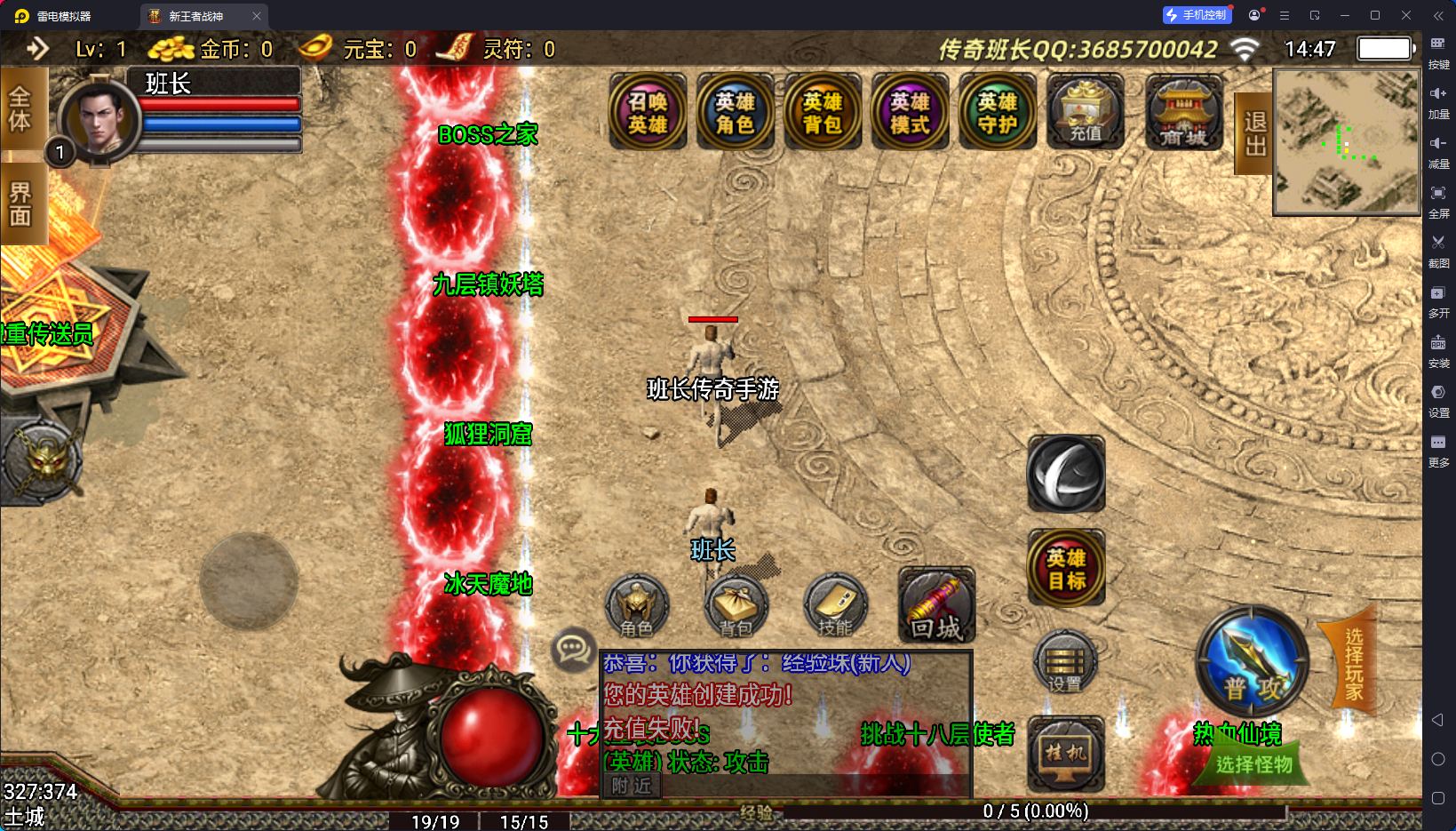The image size is (1456, 831).
Task: Tap the 普攻 normal attack button
Action: click(x=1252, y=664)
